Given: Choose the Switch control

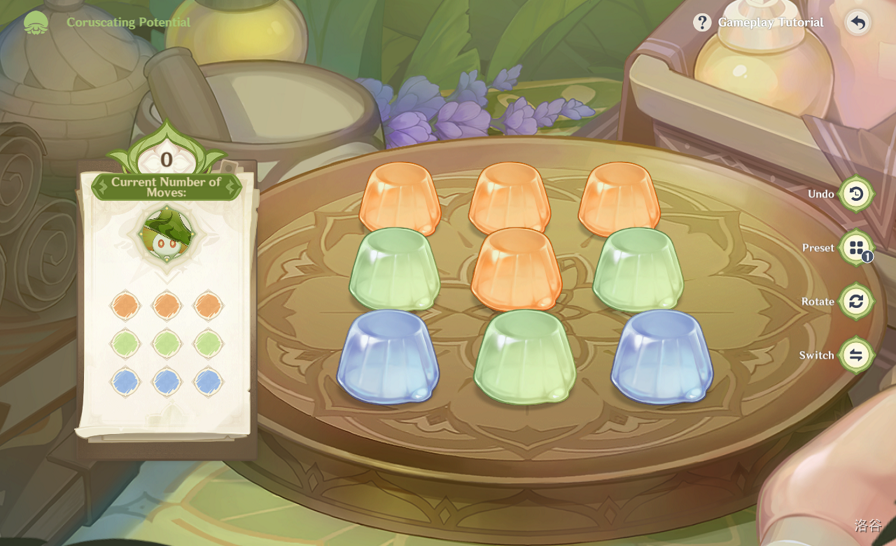Looking at the screenshot, I should (x=855, y=355).
